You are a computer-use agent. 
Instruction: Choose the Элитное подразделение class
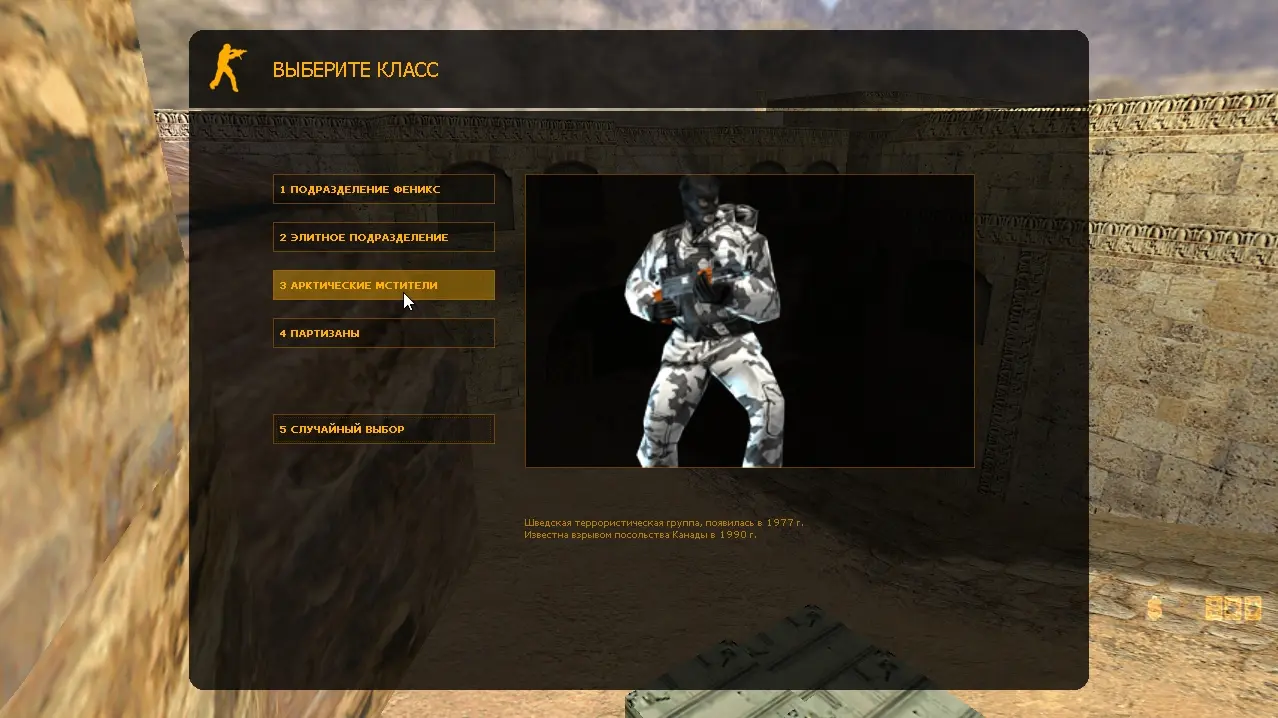click(383, 237)
